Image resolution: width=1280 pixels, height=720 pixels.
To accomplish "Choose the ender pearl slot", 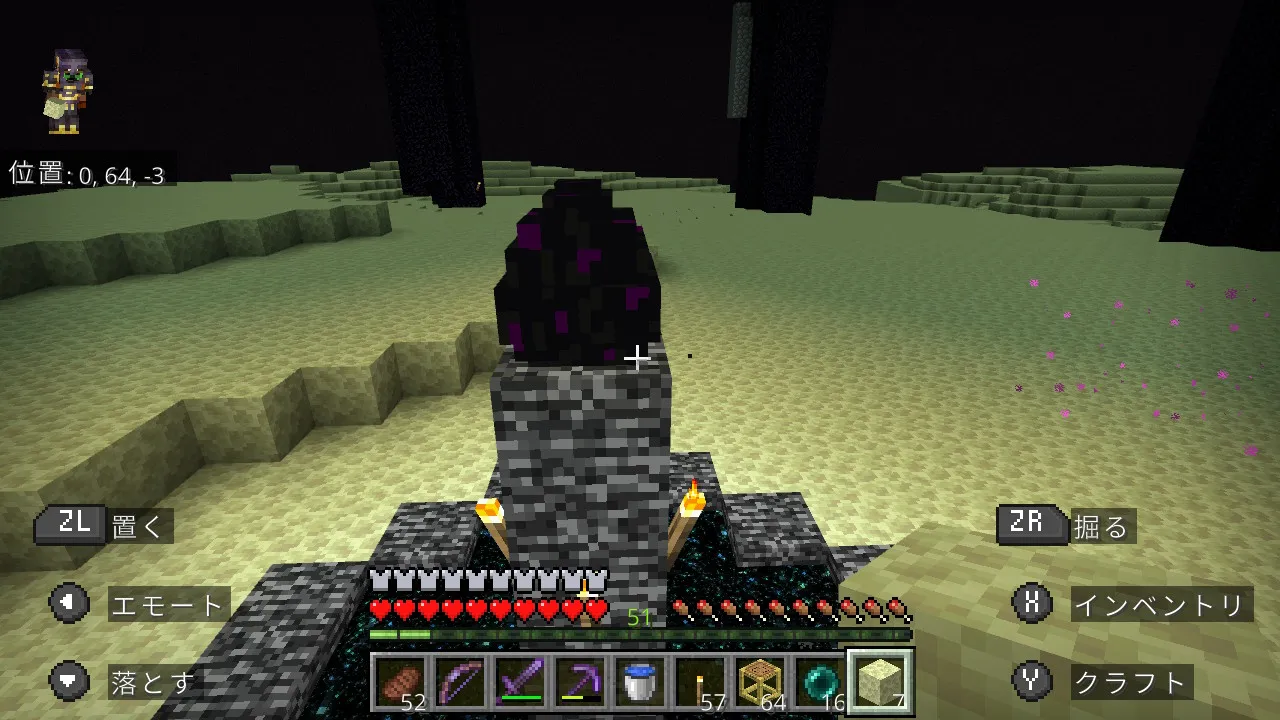I will (820, 683).
